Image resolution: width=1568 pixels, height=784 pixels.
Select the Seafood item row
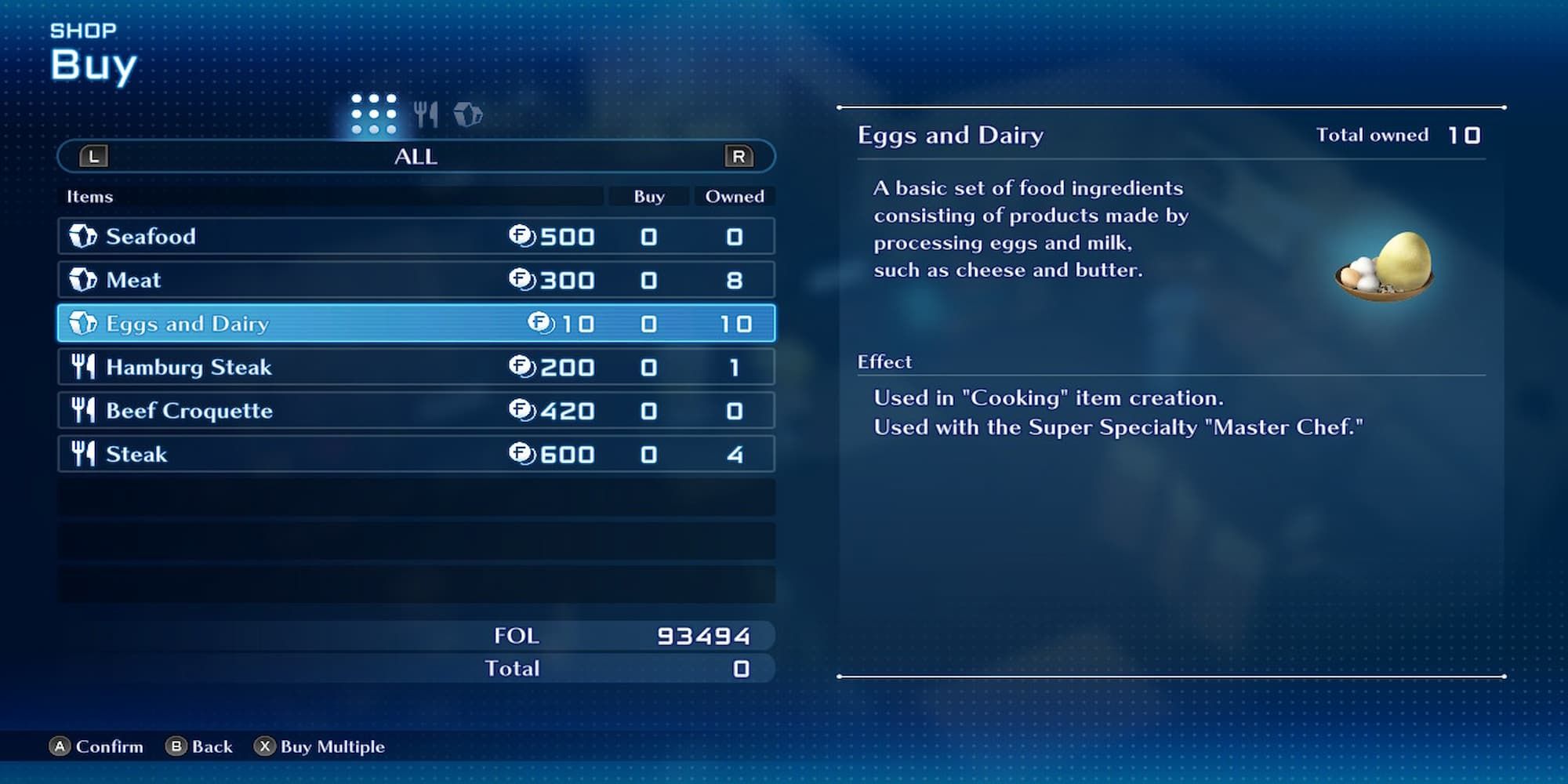[314, 236]
